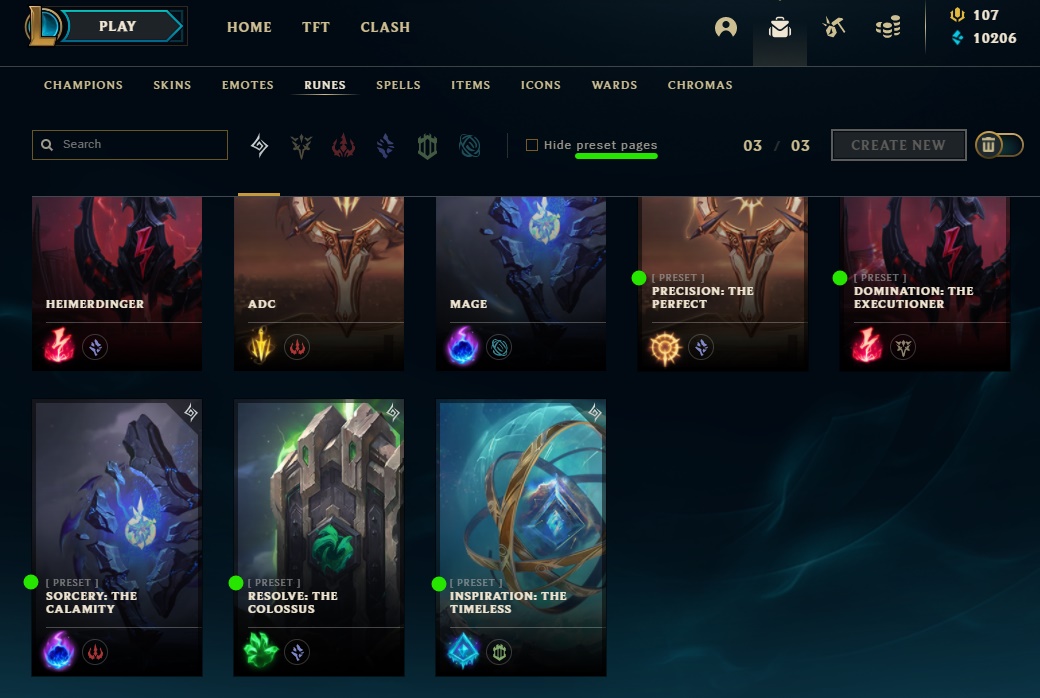Switch to the CHROMAS tab
This screenshot has height=698, width=1040.
700,85
